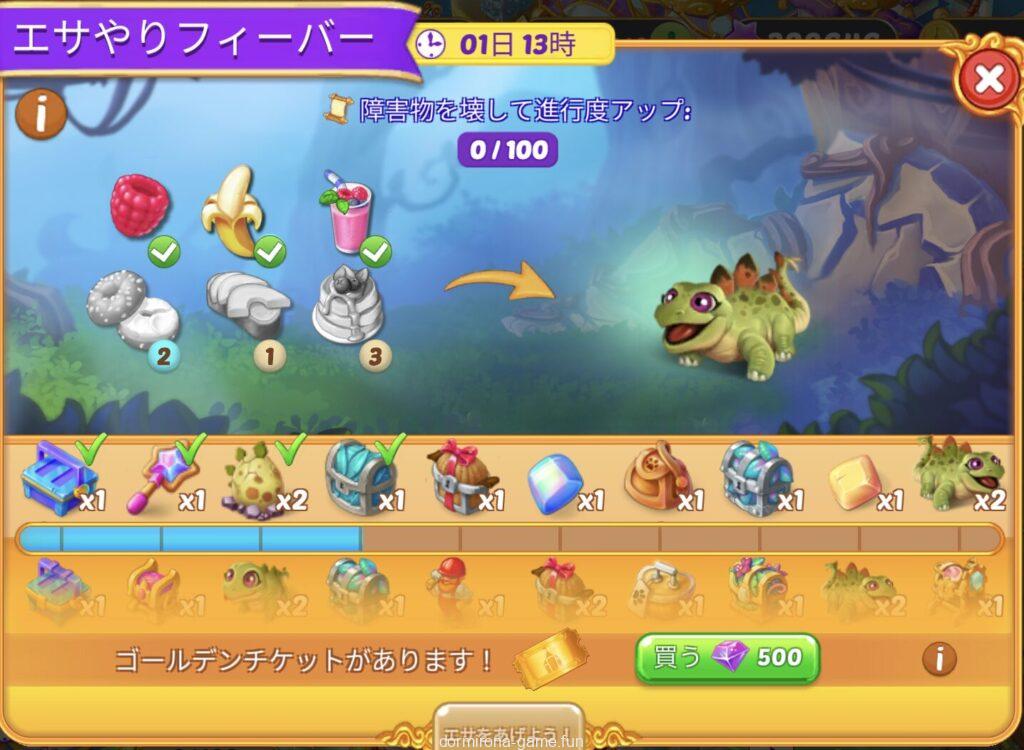Open the event info near the title banner

41,115
